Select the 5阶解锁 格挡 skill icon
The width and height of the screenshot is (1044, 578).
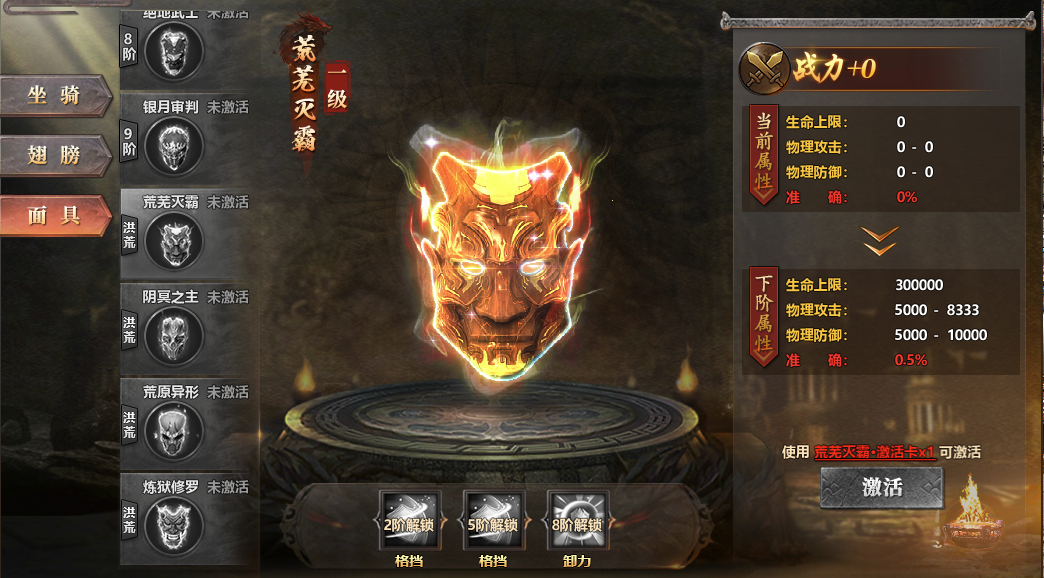pos(492,520)
